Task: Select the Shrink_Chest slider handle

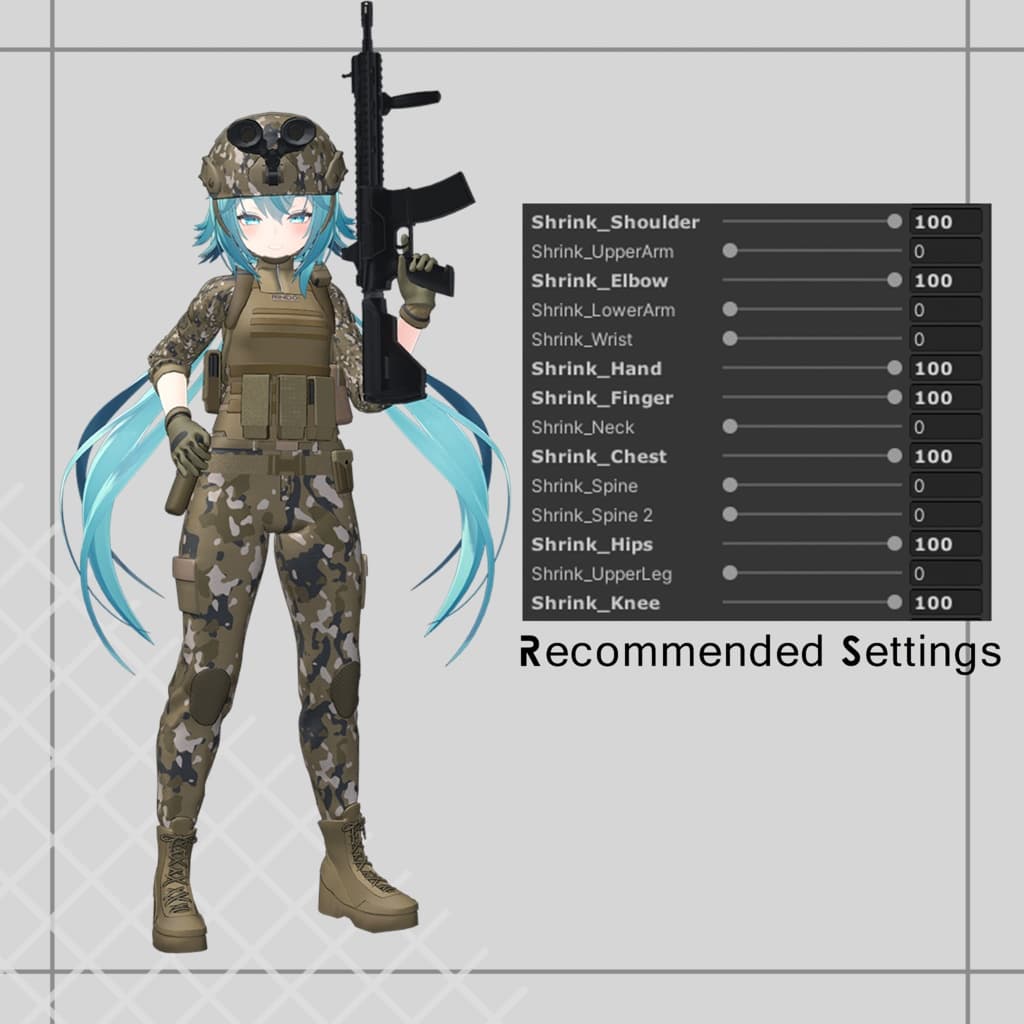Action: pyautogui.click(x=894, y=457)
